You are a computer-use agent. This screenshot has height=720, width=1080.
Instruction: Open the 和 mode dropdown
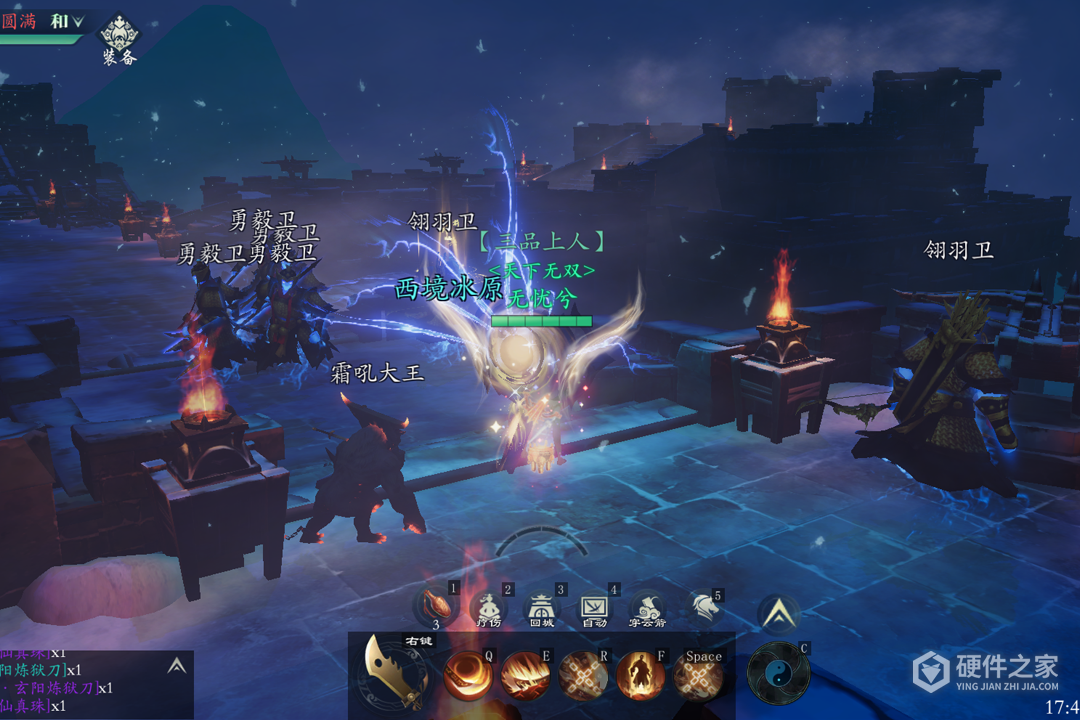coord(67,21)
